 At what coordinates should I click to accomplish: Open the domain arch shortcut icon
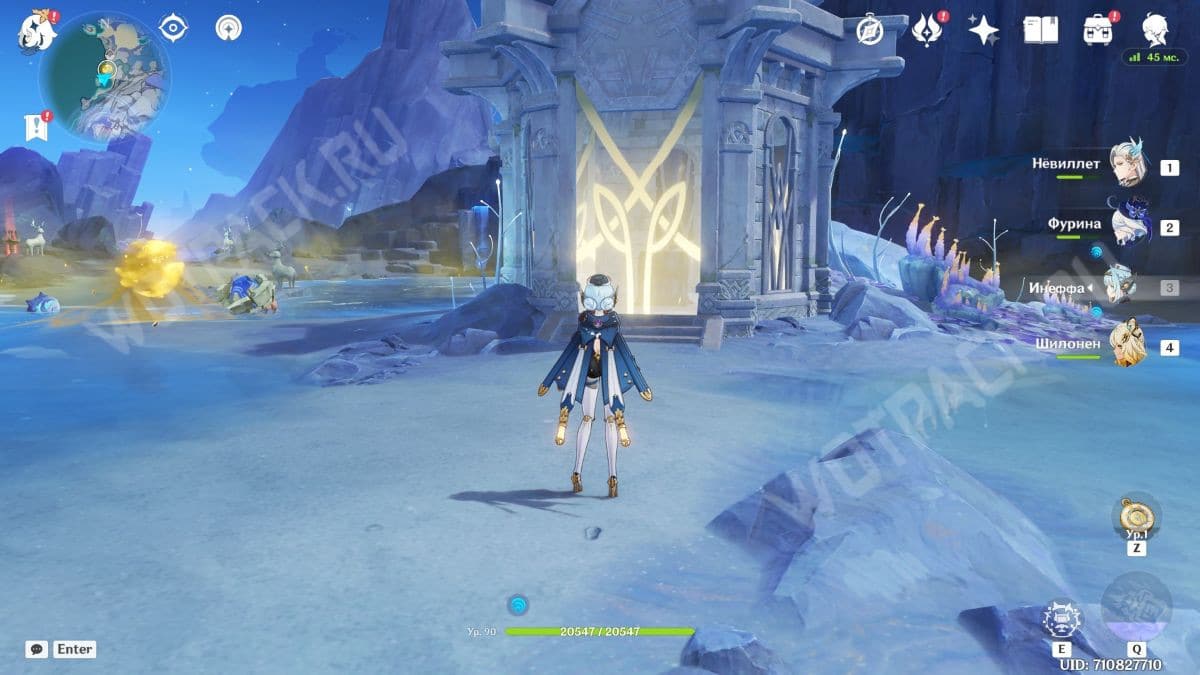[x=229, y=28]
